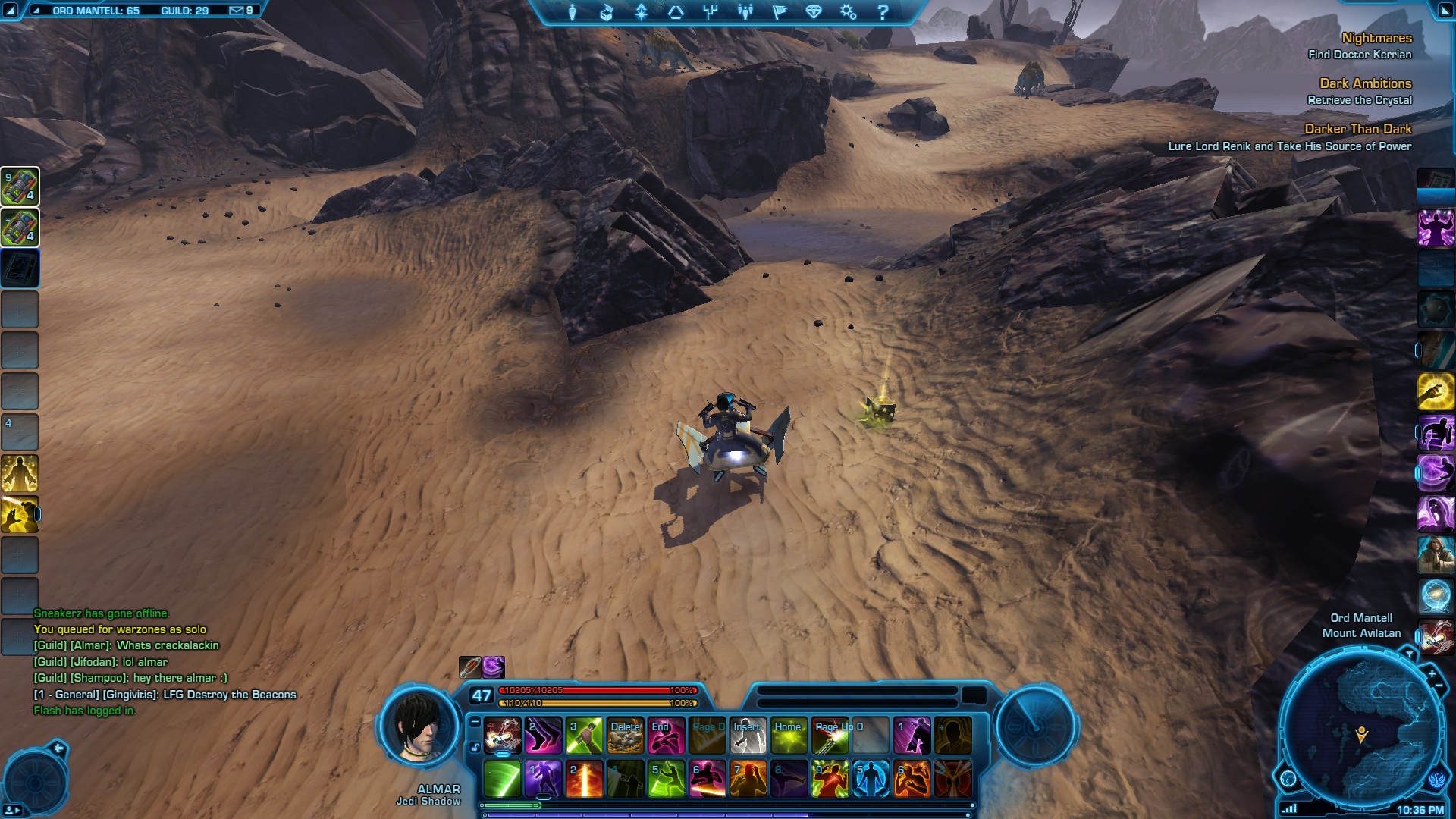Screen dimensions: 1456x819
Task: Click the minimap zoom-in plus button
Action: click(x=1432, y=673)
